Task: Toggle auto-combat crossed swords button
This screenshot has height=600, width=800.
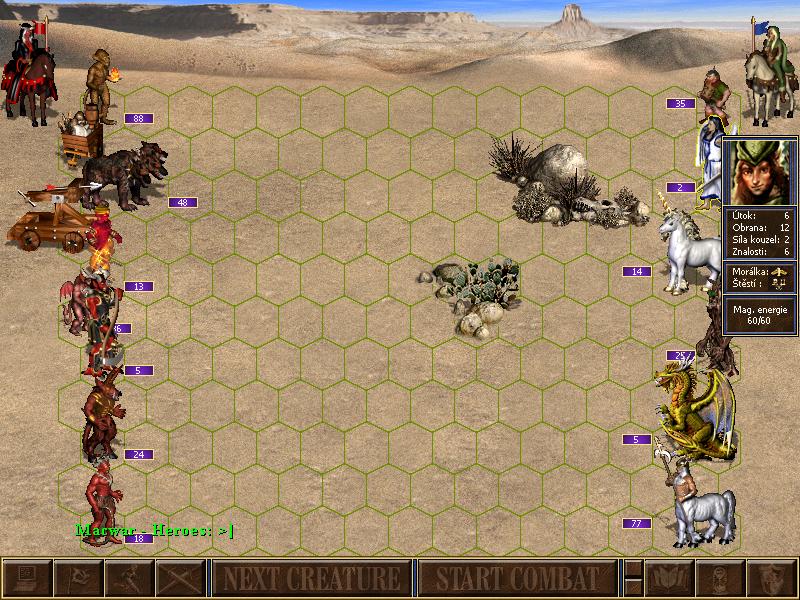Action: click(180, 578)
